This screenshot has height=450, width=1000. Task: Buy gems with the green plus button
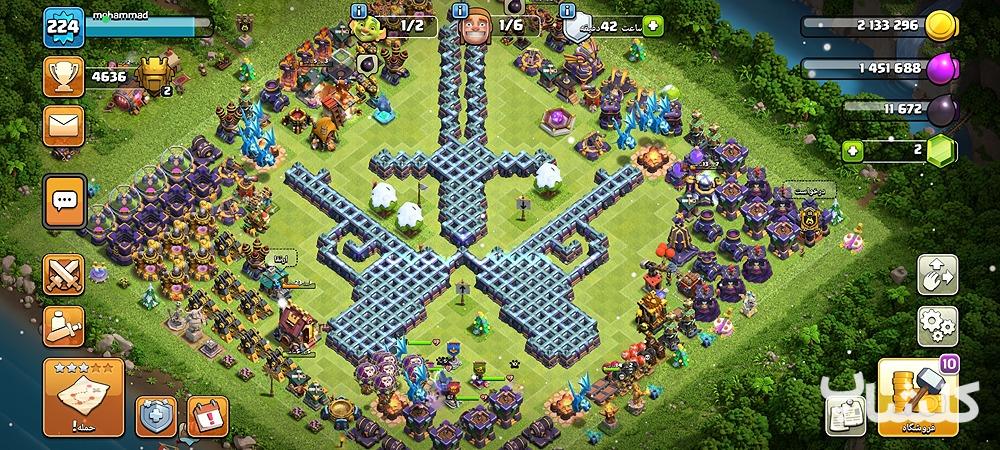click(x=852, y=152)
